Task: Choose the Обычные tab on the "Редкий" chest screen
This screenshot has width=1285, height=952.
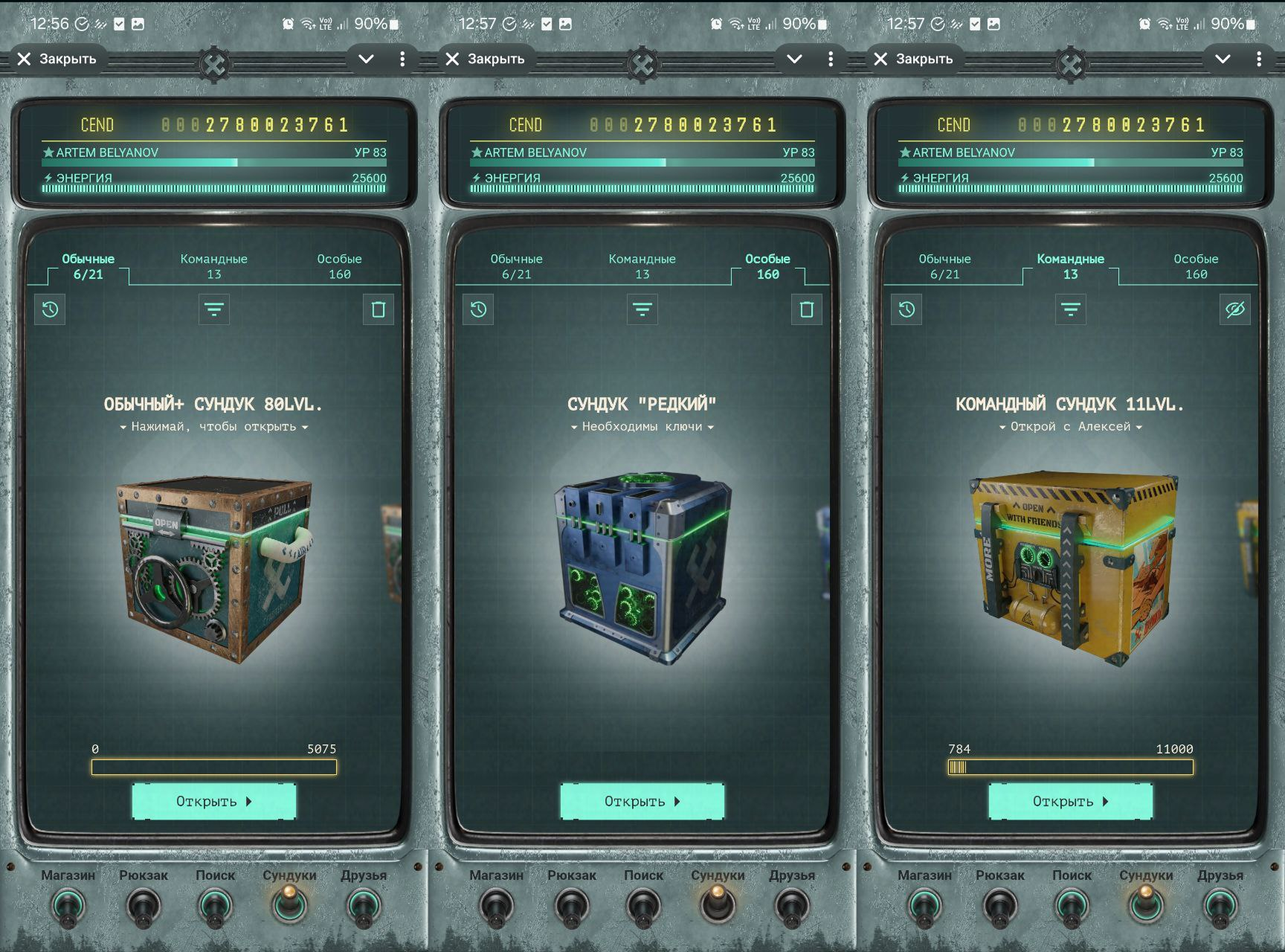Action: pos(516,266)
